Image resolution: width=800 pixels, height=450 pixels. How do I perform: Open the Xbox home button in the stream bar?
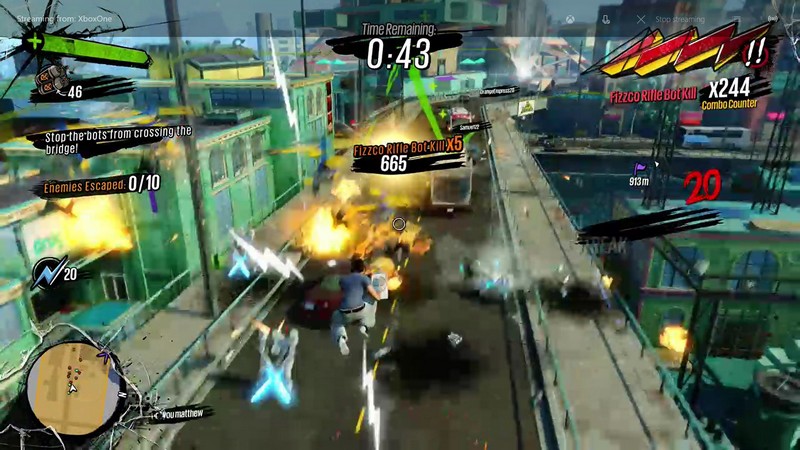coord(570,19)
